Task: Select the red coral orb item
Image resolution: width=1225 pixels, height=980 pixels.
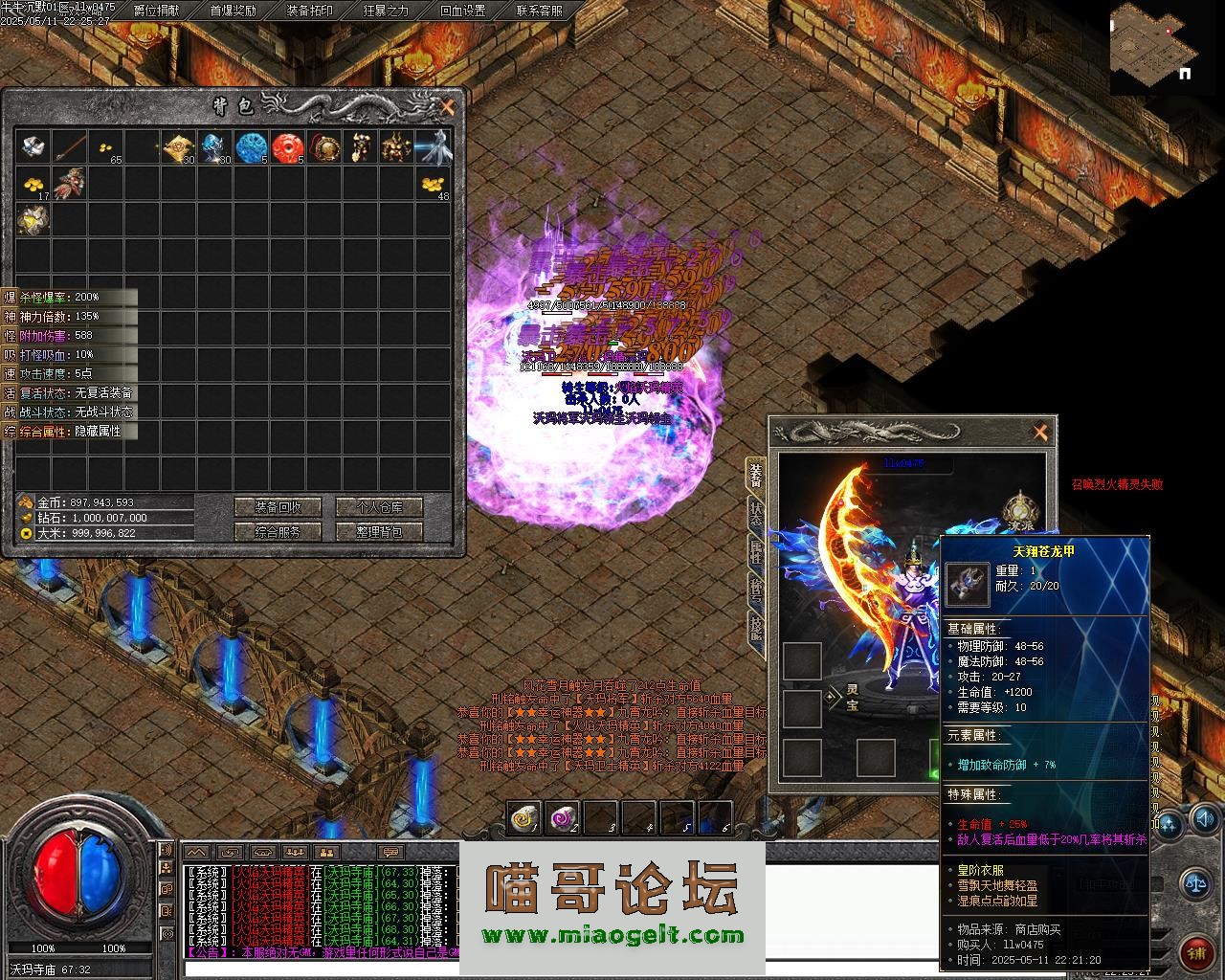Action: 287,147
